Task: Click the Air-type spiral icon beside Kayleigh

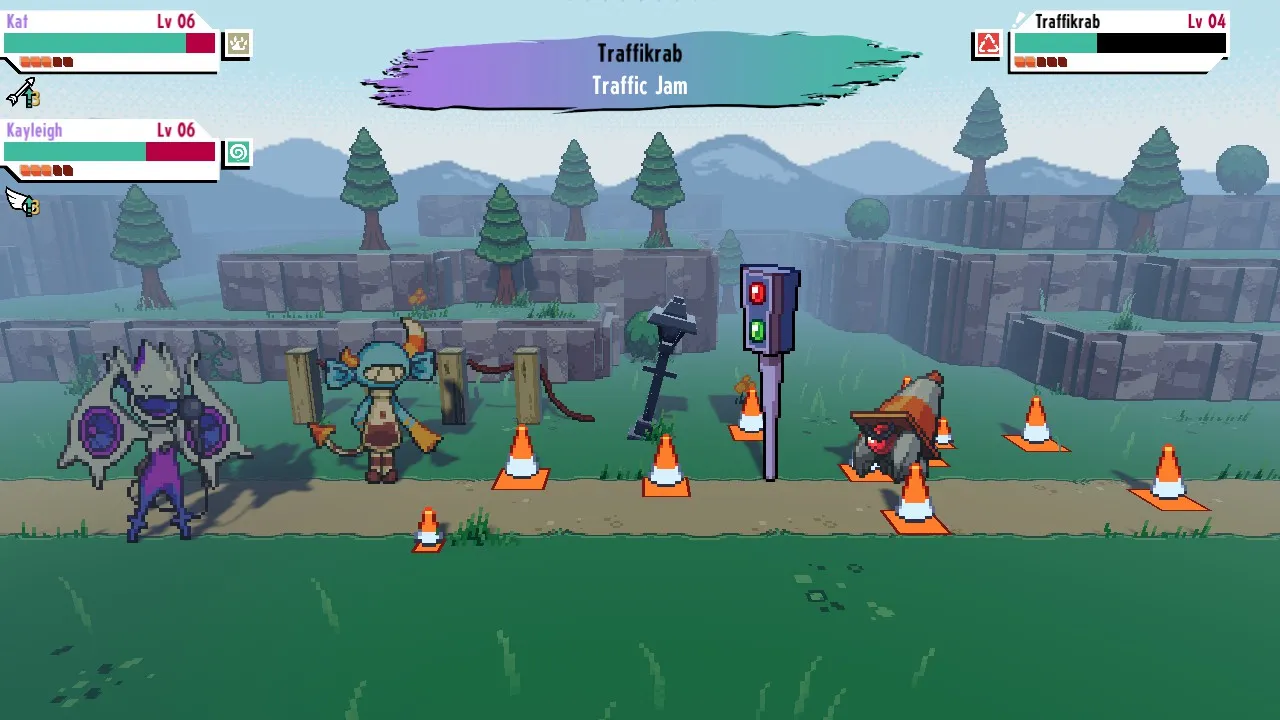Action: pyautogui.click(x=236, y=152)
